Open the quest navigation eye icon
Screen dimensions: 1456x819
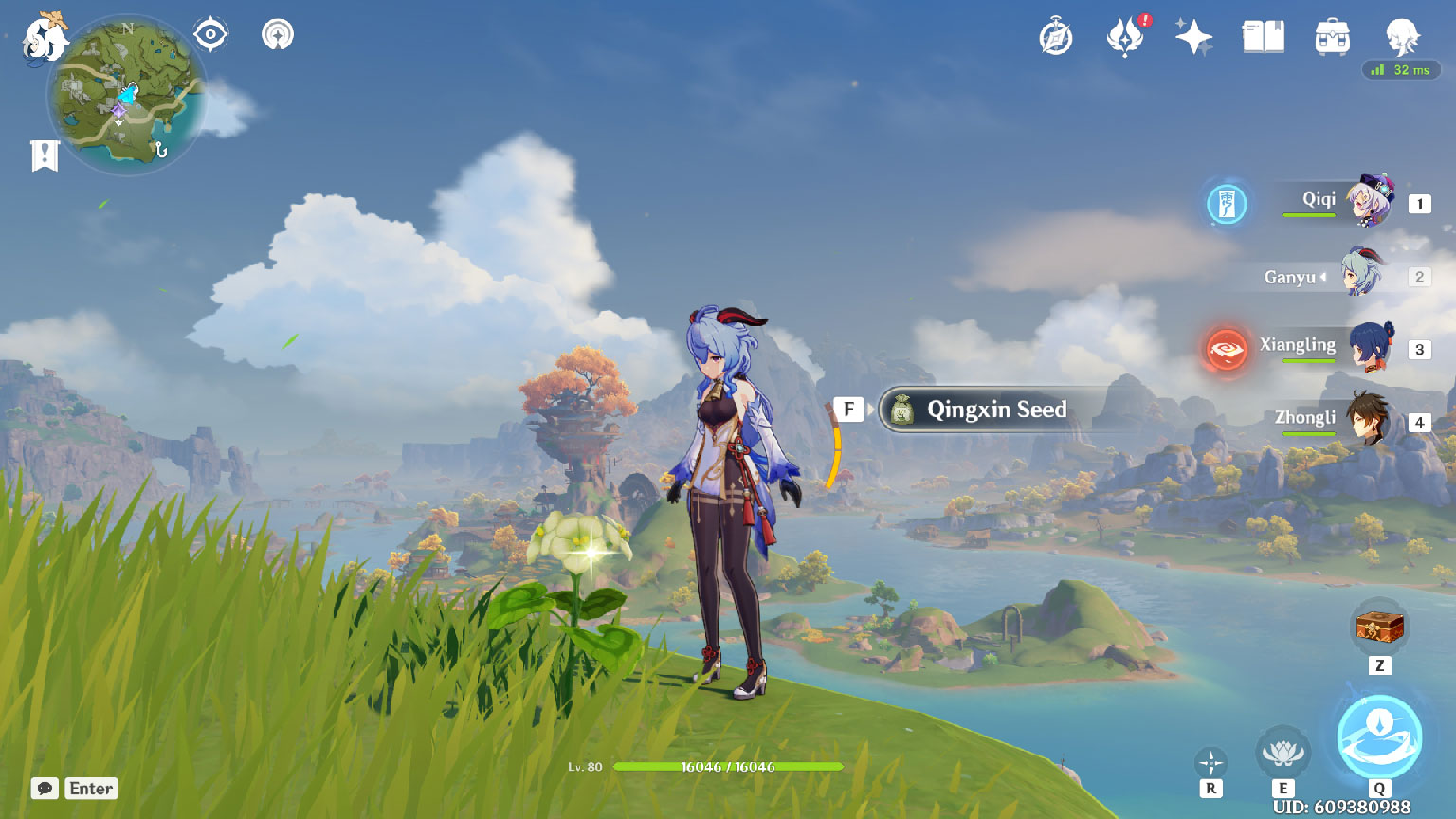[x=210, y=35]
